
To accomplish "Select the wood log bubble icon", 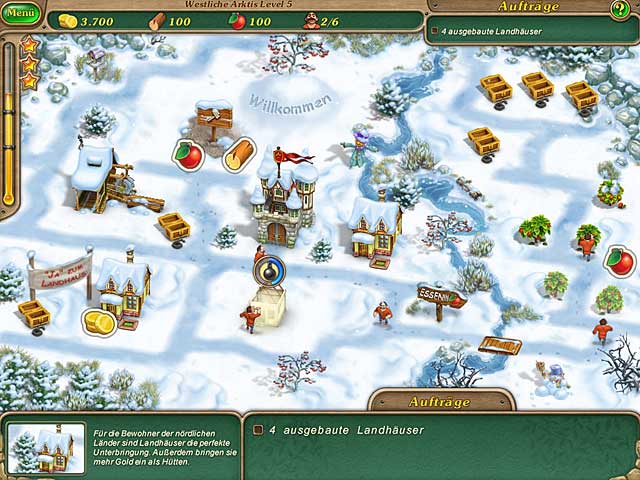I will (238, 155).
